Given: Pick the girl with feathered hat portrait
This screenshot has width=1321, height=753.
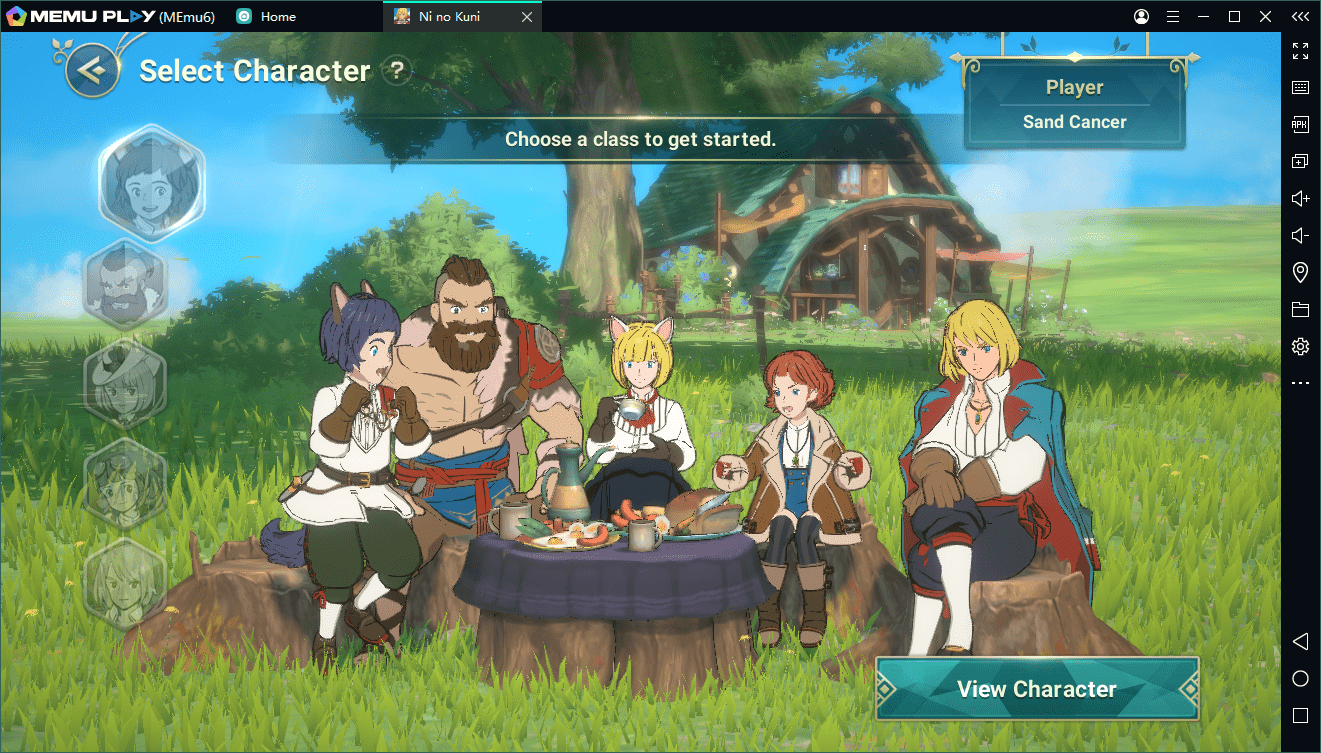Looking at the screenshot, I should tap(127, 383).
